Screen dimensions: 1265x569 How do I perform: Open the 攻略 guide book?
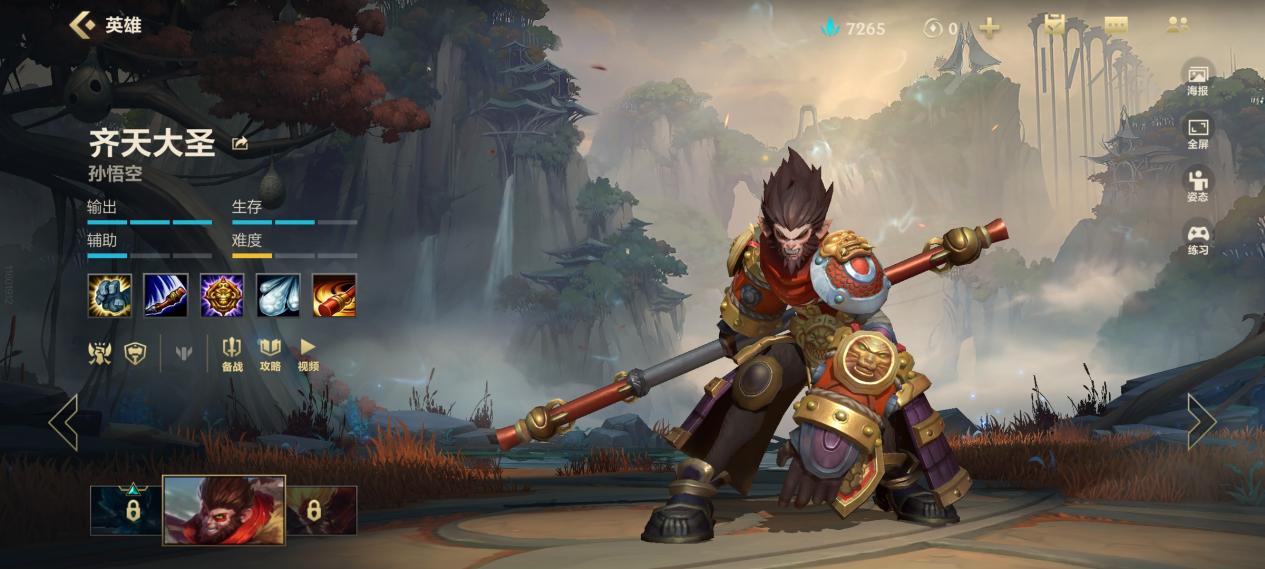(270, 353)
